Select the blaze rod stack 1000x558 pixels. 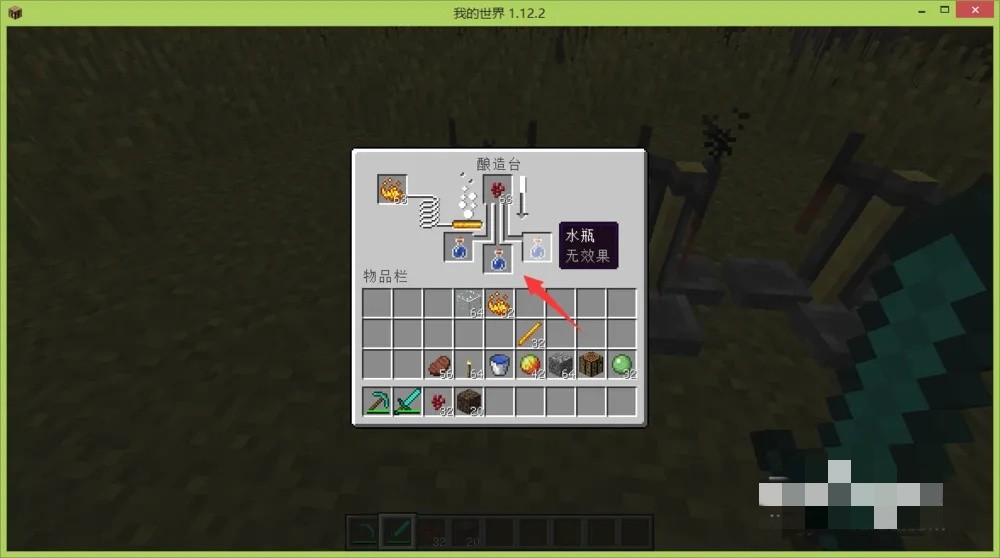pyautogui.click(x=529, y=333)
